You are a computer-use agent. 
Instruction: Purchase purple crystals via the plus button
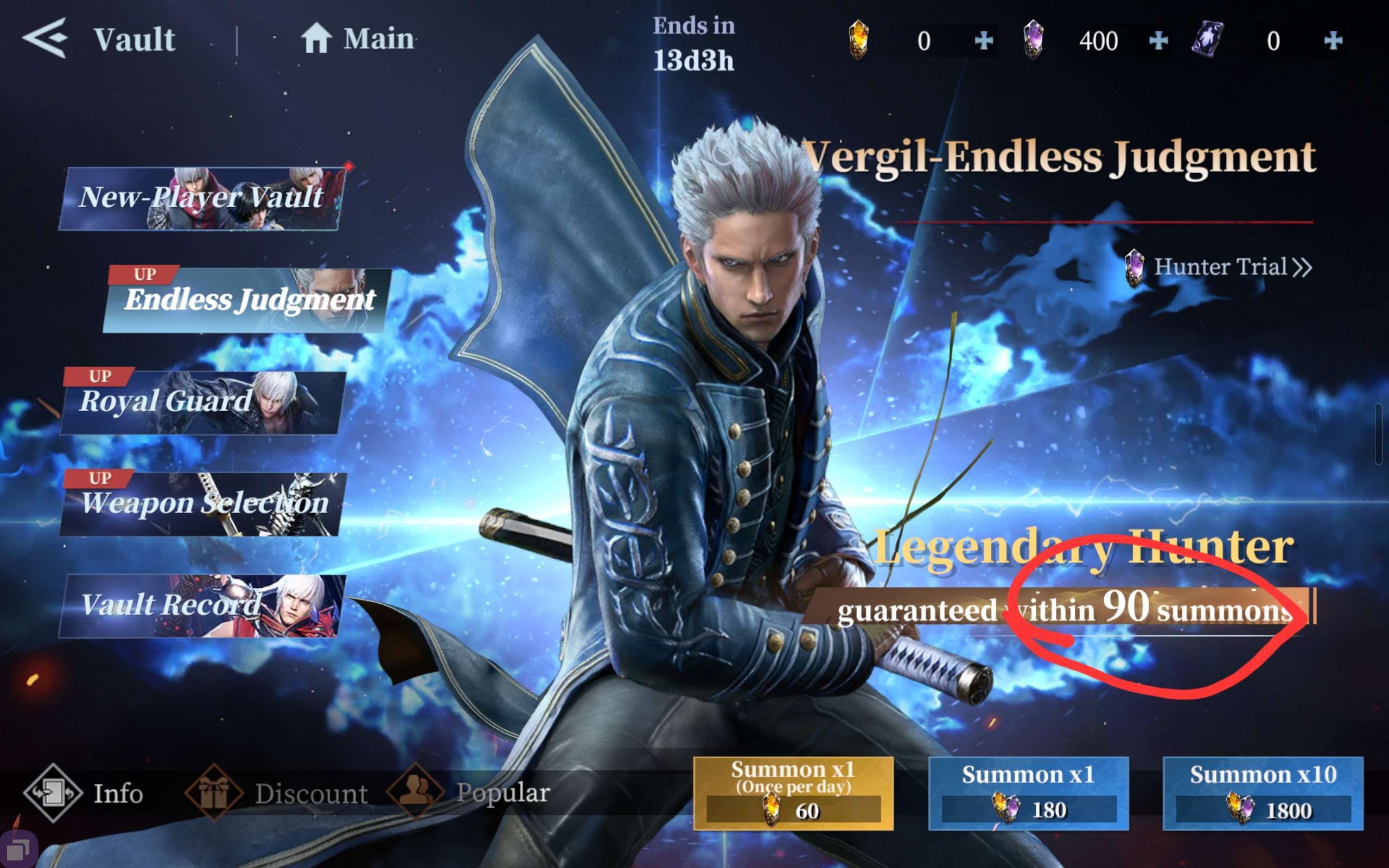[1158, 40]
